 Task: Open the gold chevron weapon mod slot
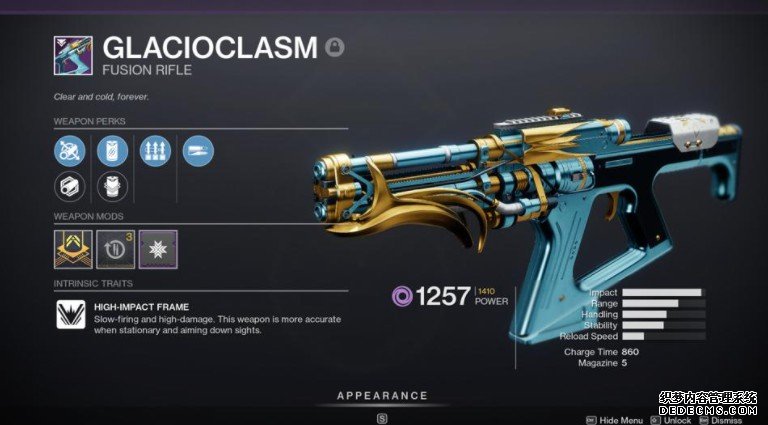(72, 250)
